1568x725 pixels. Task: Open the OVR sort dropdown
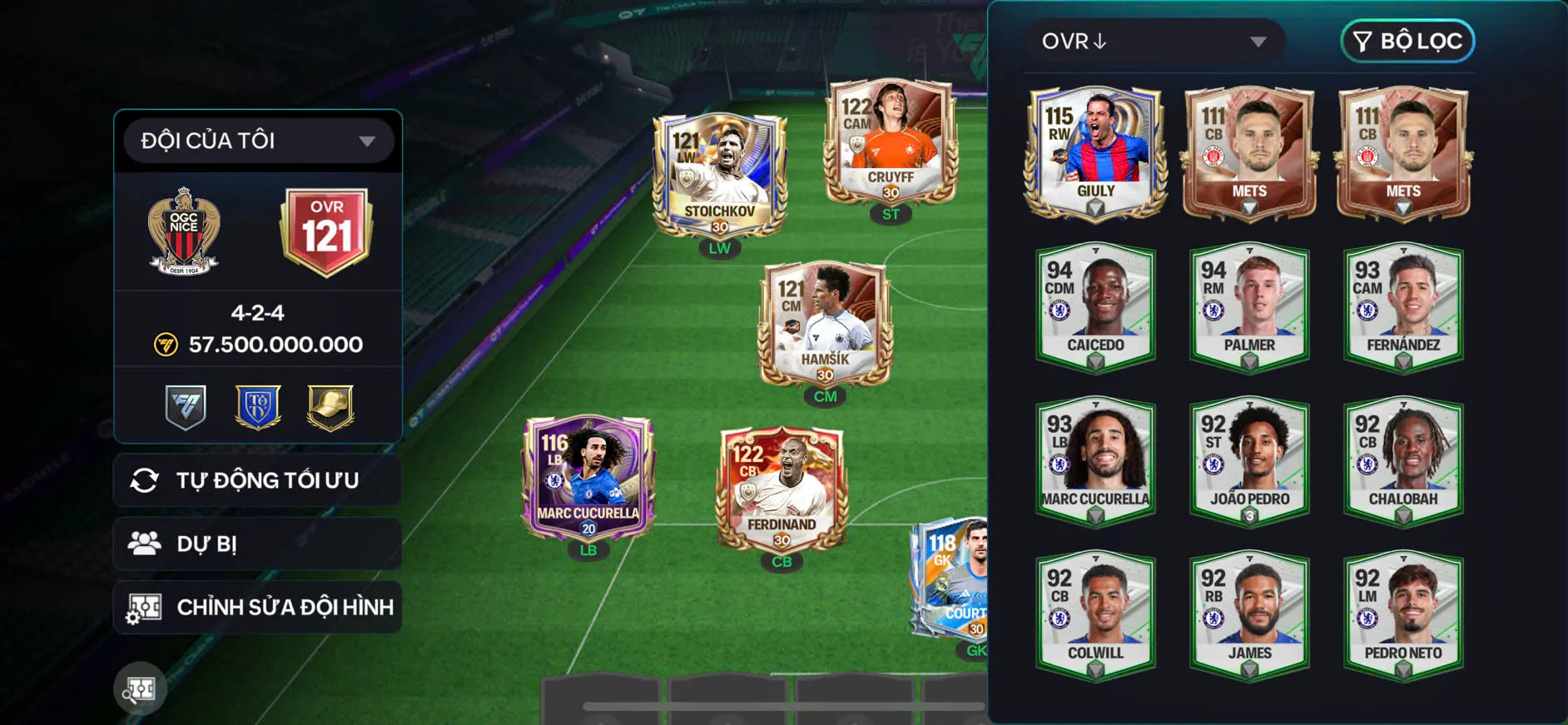(1154, 42)
